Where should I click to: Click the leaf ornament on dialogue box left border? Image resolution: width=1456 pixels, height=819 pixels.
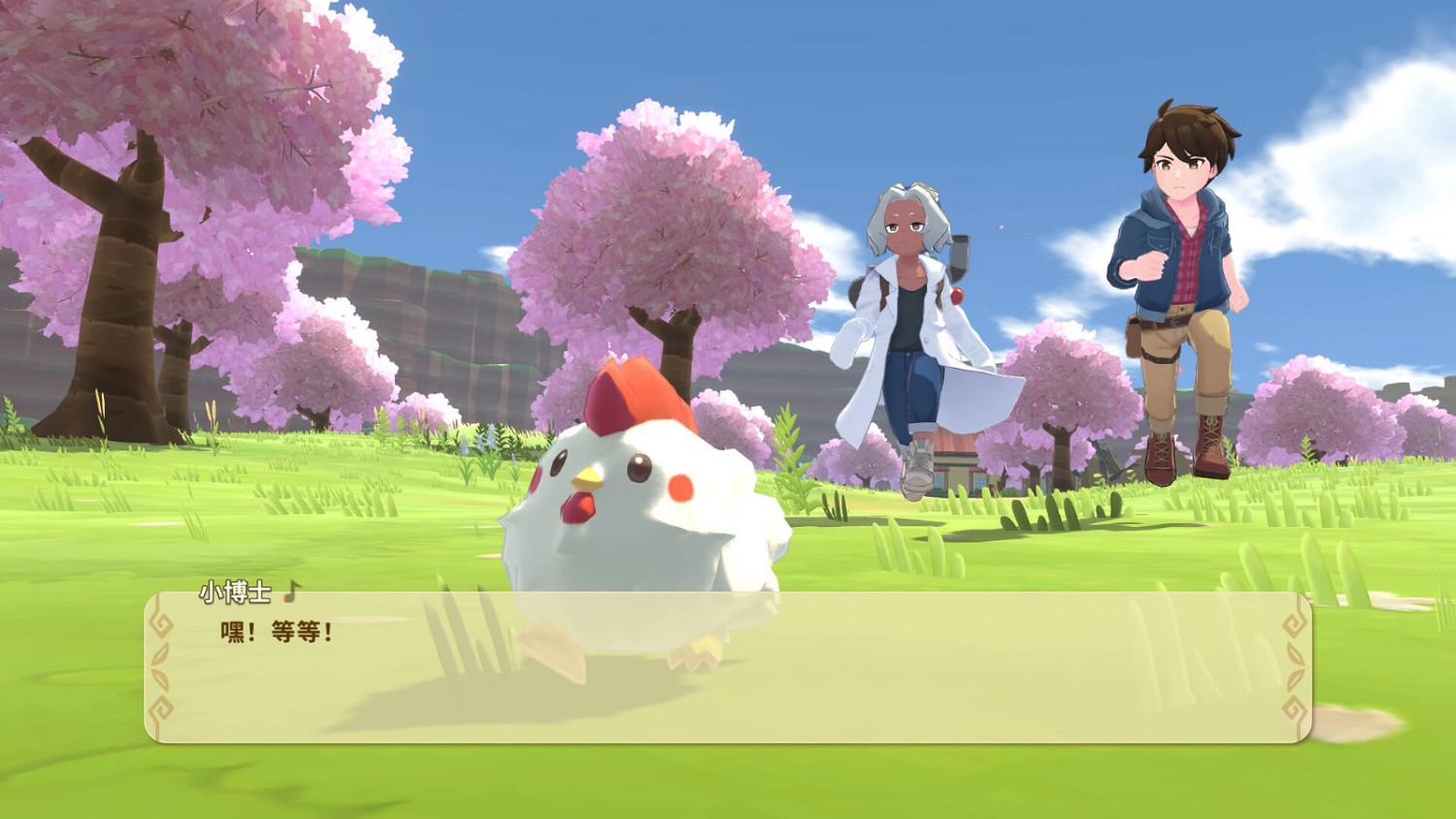[x=158, y=666]
